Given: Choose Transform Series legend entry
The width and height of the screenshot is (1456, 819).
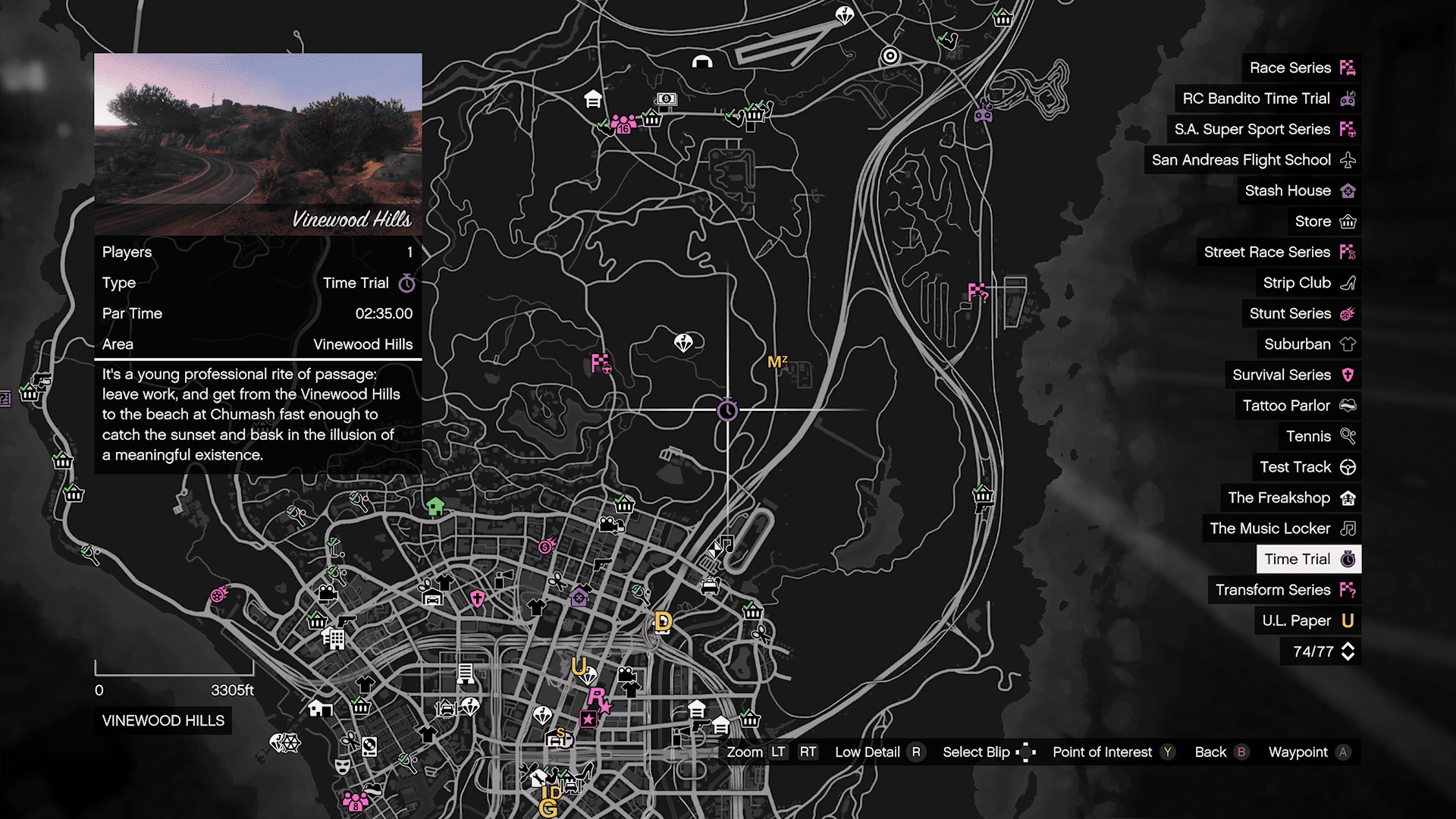Looking at the screenshot, I should click(x=1284, y=590).
